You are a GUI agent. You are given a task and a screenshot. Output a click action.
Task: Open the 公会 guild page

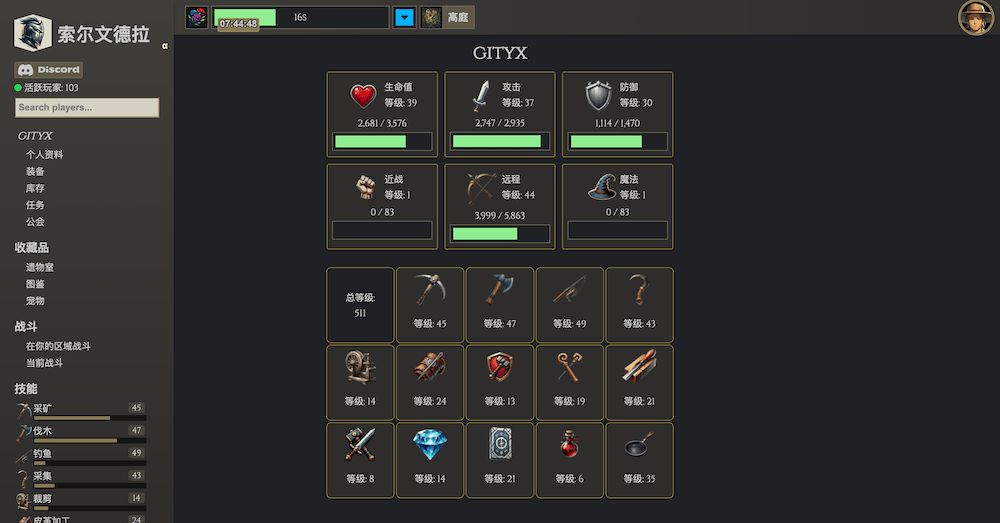(x=35, y=222)
